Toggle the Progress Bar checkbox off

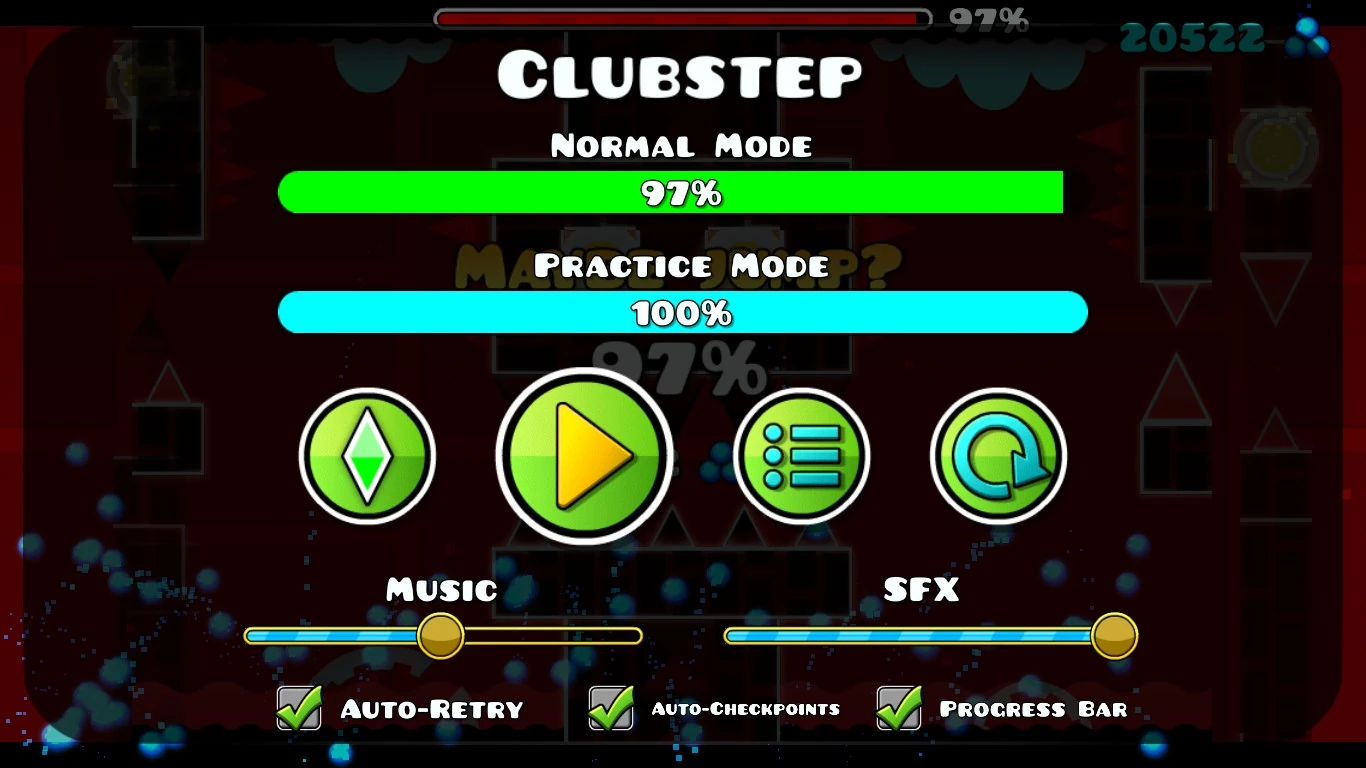point(897,707)
